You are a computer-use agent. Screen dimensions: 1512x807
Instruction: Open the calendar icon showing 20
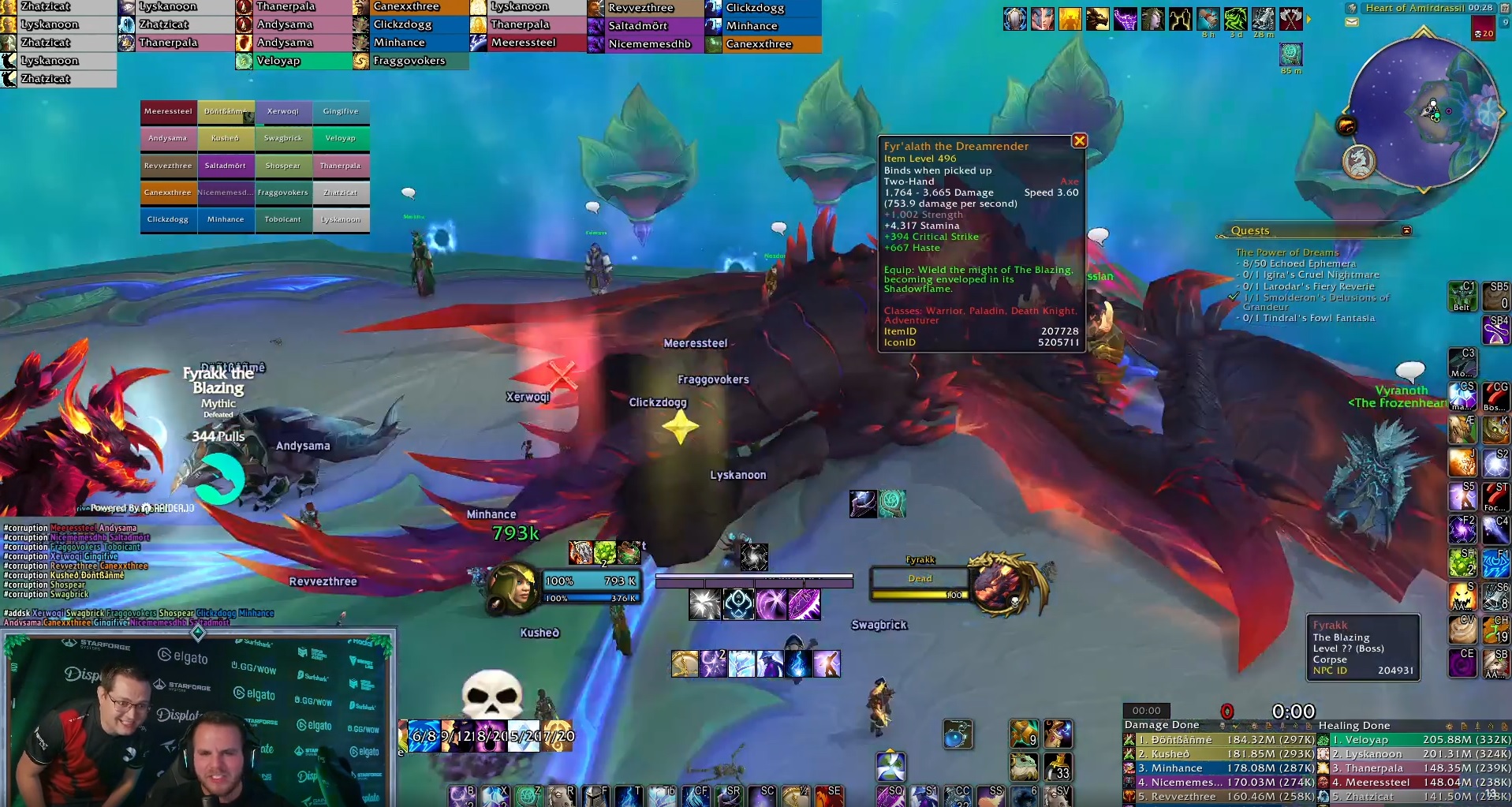(1483, 30)
